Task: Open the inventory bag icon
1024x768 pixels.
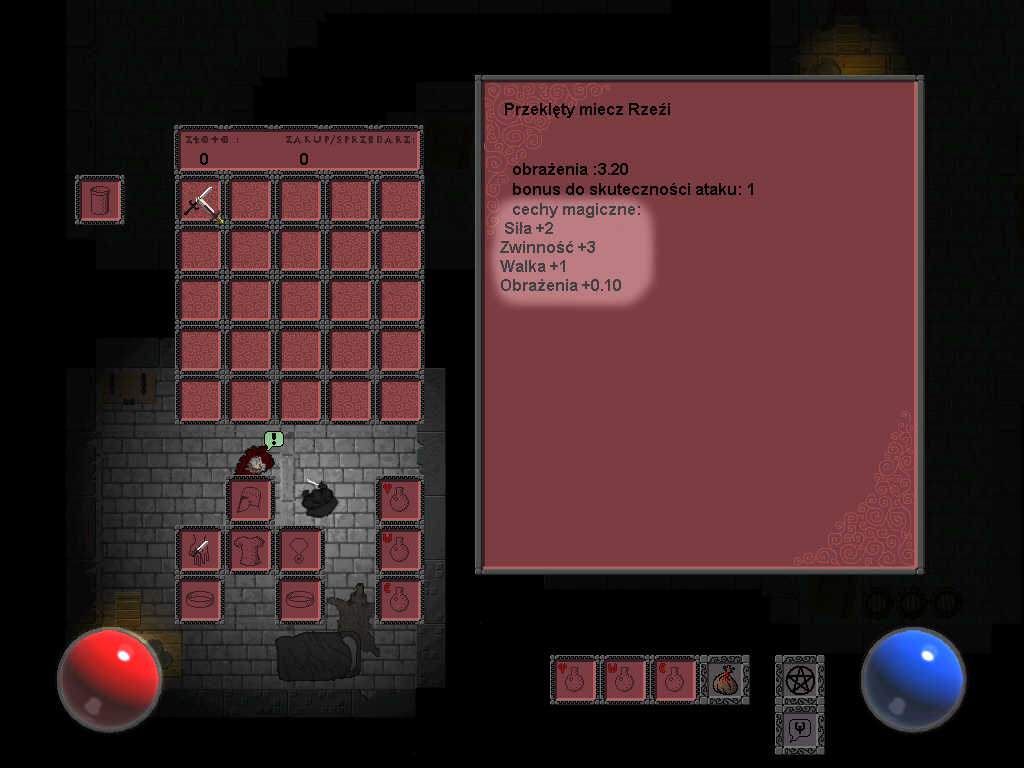Action: pyautogui.click(x=724, y=680)
